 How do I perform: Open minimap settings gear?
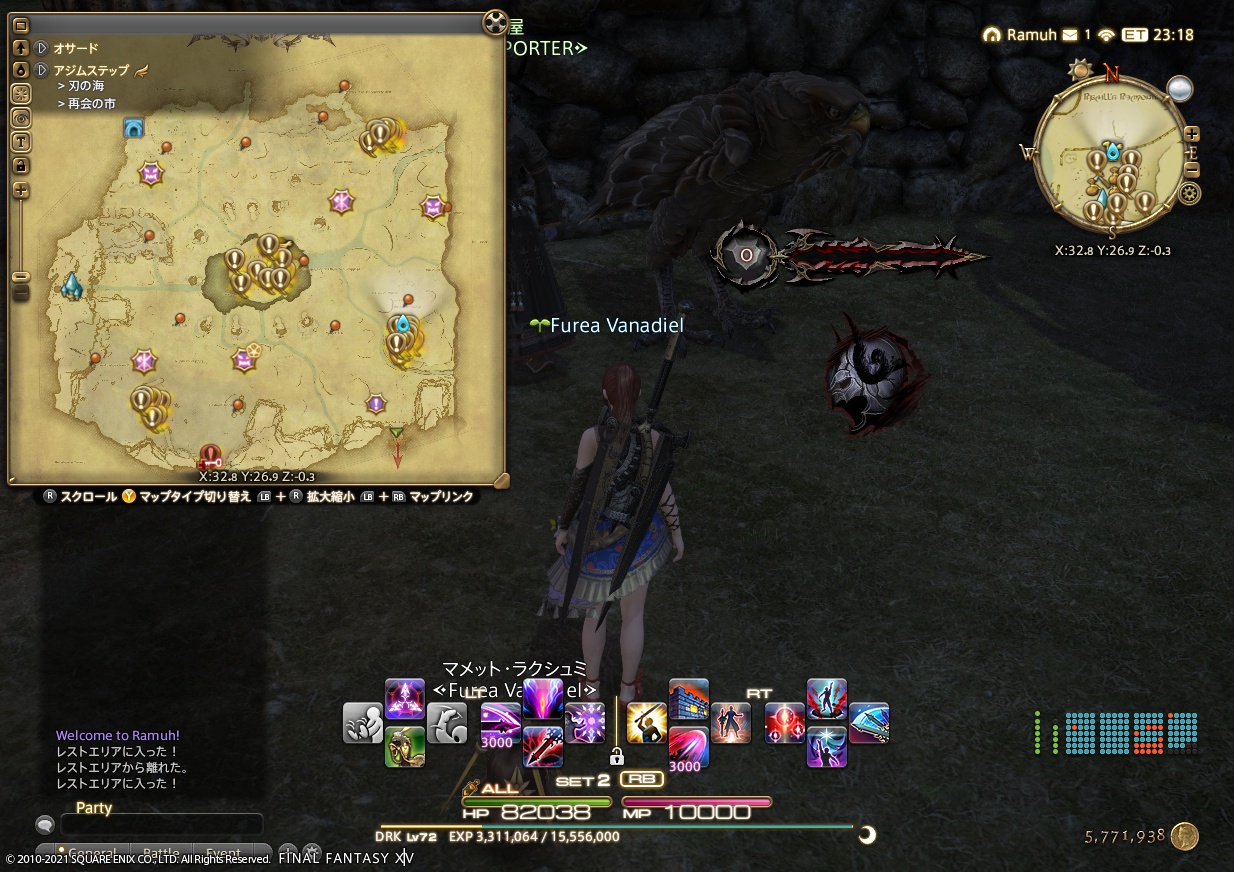tap(1190, 193)
